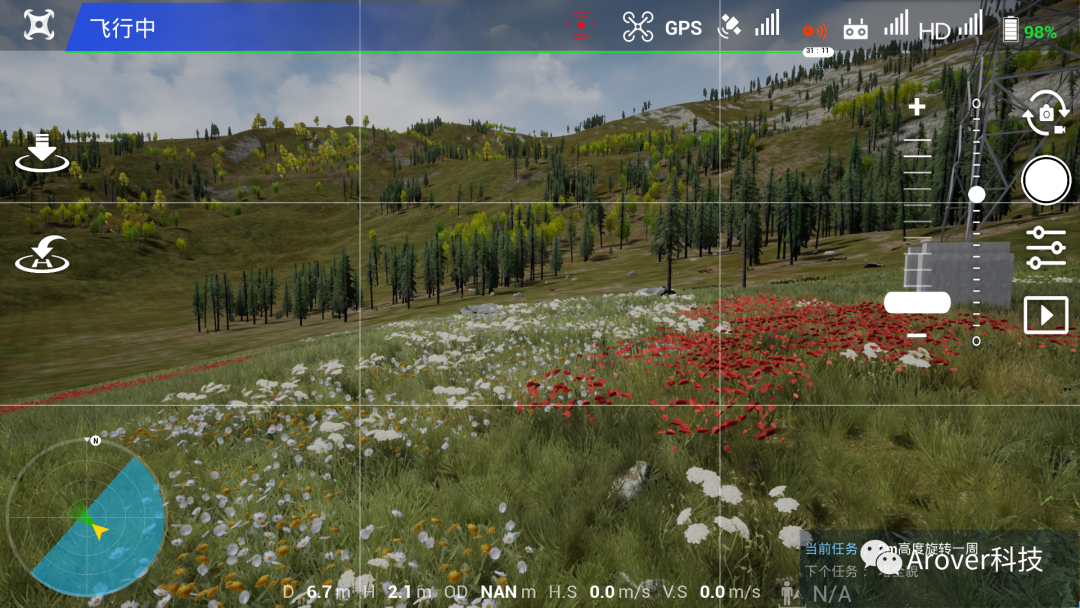Tap the battery 98% indicator

(1029, 30)
